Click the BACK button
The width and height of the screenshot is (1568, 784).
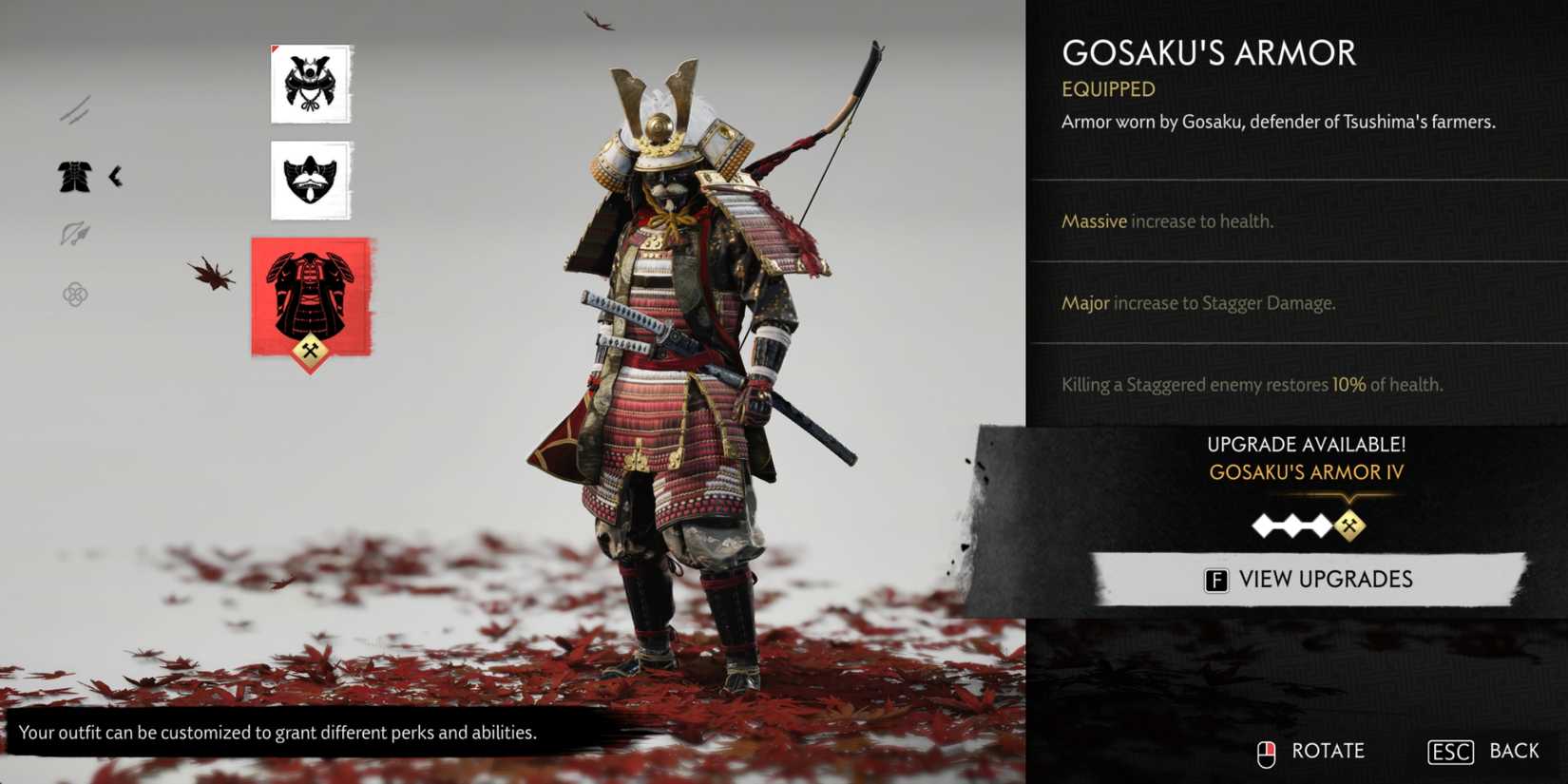click(x=1516, y=750)
